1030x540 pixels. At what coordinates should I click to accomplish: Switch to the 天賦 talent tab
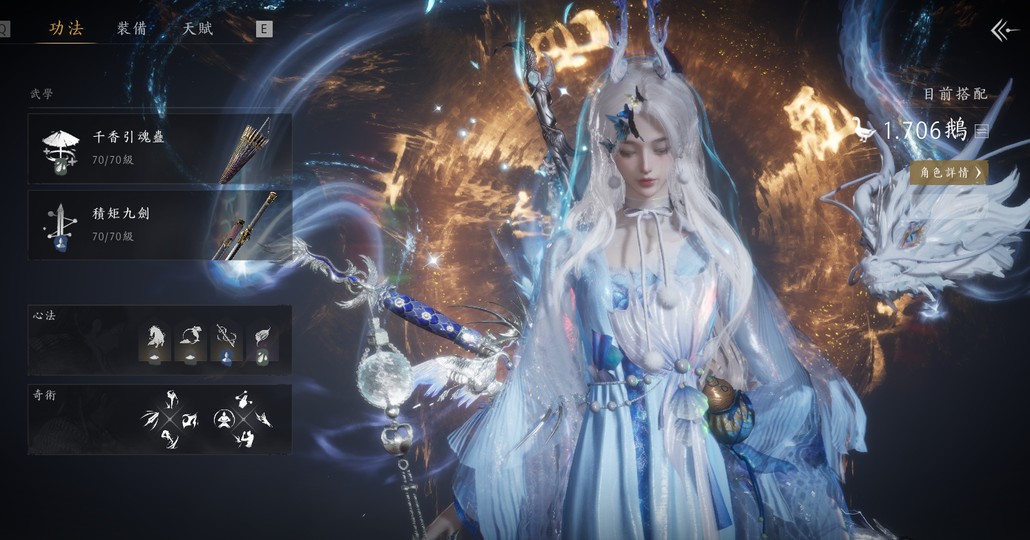[197, 28]
